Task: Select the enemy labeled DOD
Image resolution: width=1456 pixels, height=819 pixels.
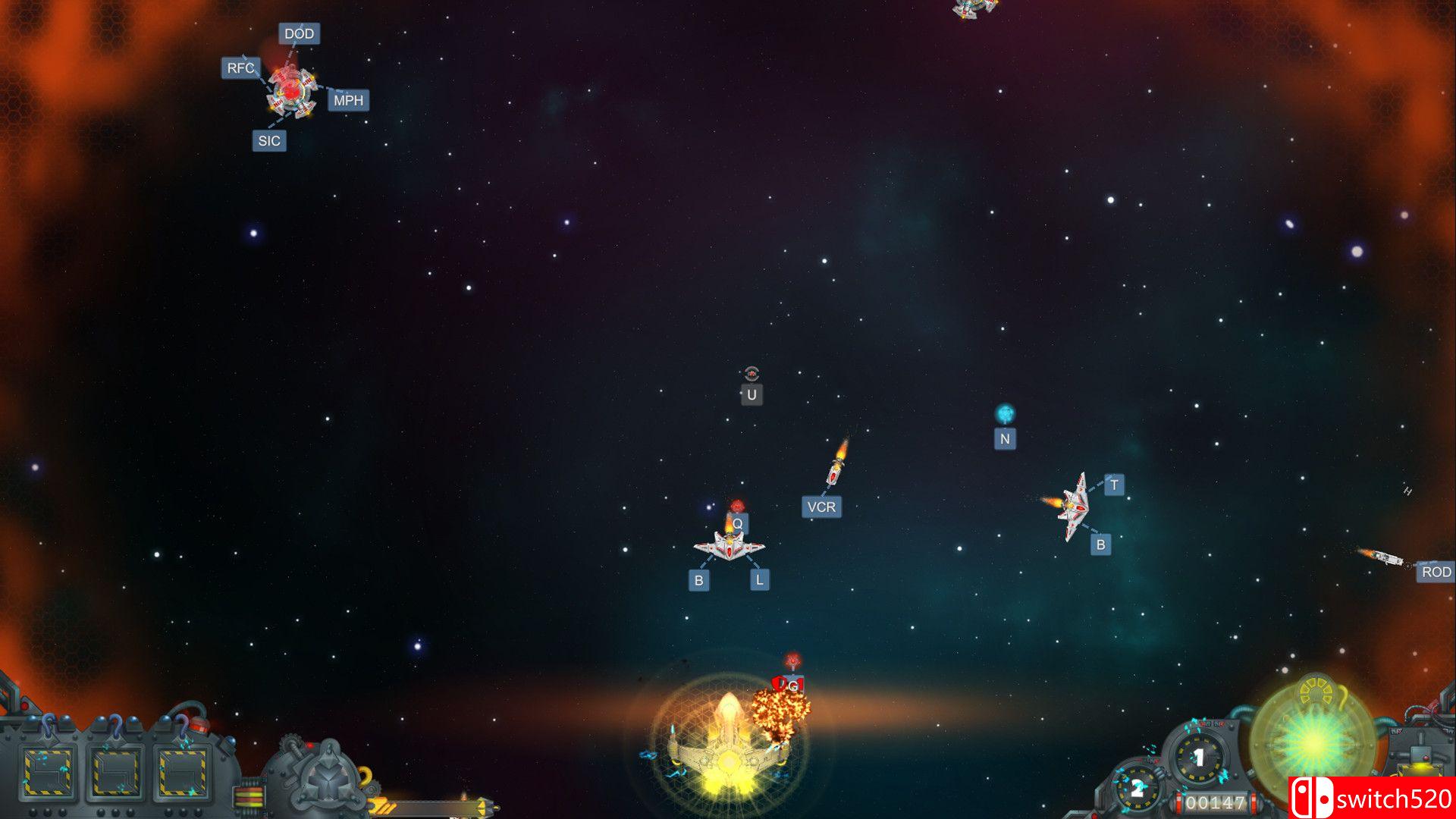Action: [x=300, y=34]
